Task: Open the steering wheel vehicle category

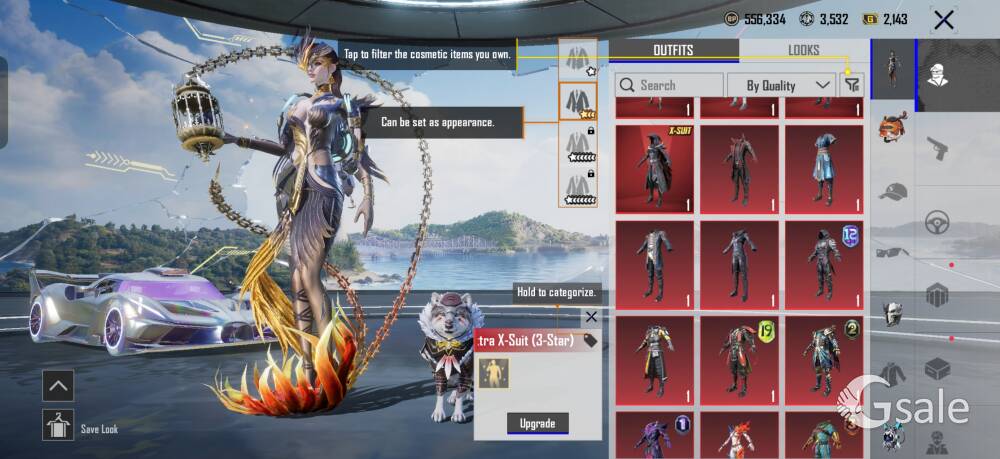Action: coord(937,221)
